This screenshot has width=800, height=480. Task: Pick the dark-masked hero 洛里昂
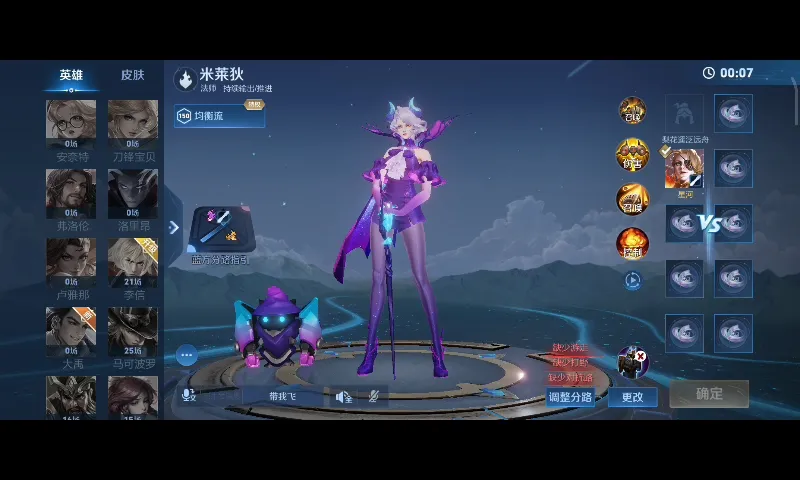(x=133, y=193)
